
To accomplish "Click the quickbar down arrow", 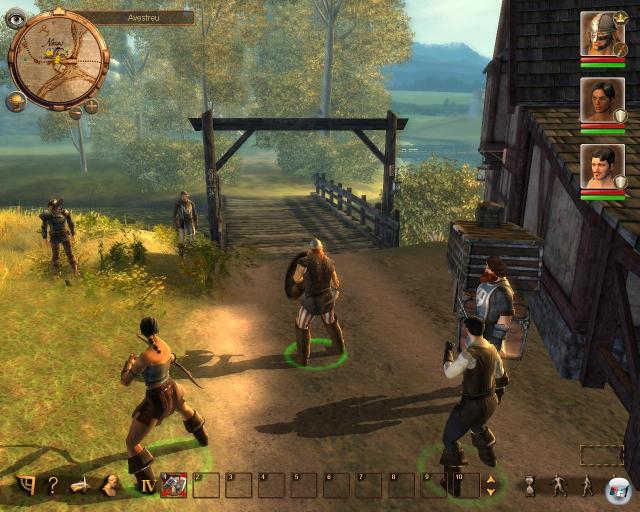I will coord(490,491).
